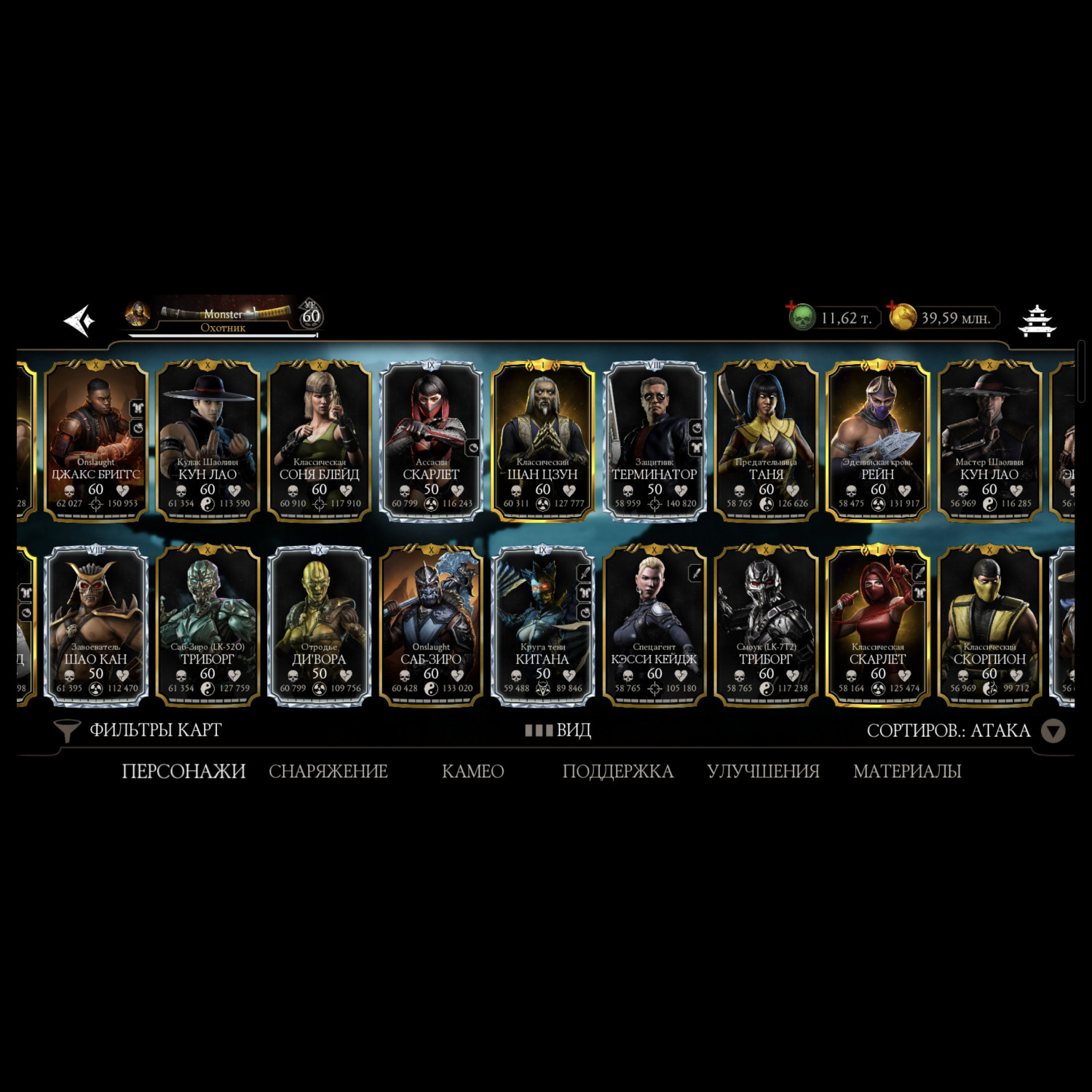This screenshot has width=1092, height=1092.
Task: Choose the D'Vorah character card
Action: (x=320, y=625)
